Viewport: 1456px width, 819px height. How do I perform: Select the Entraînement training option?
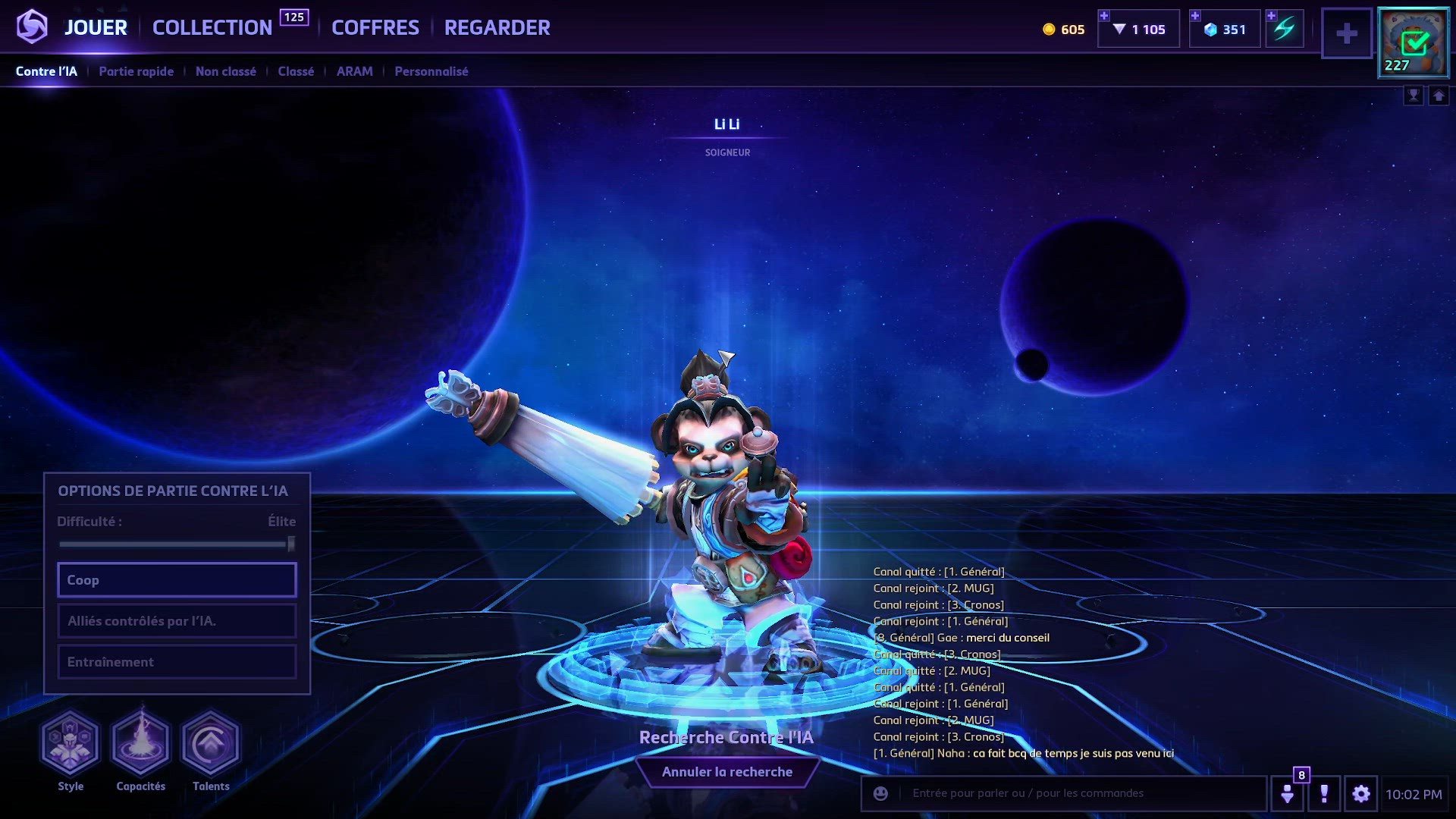coord(177,662)
